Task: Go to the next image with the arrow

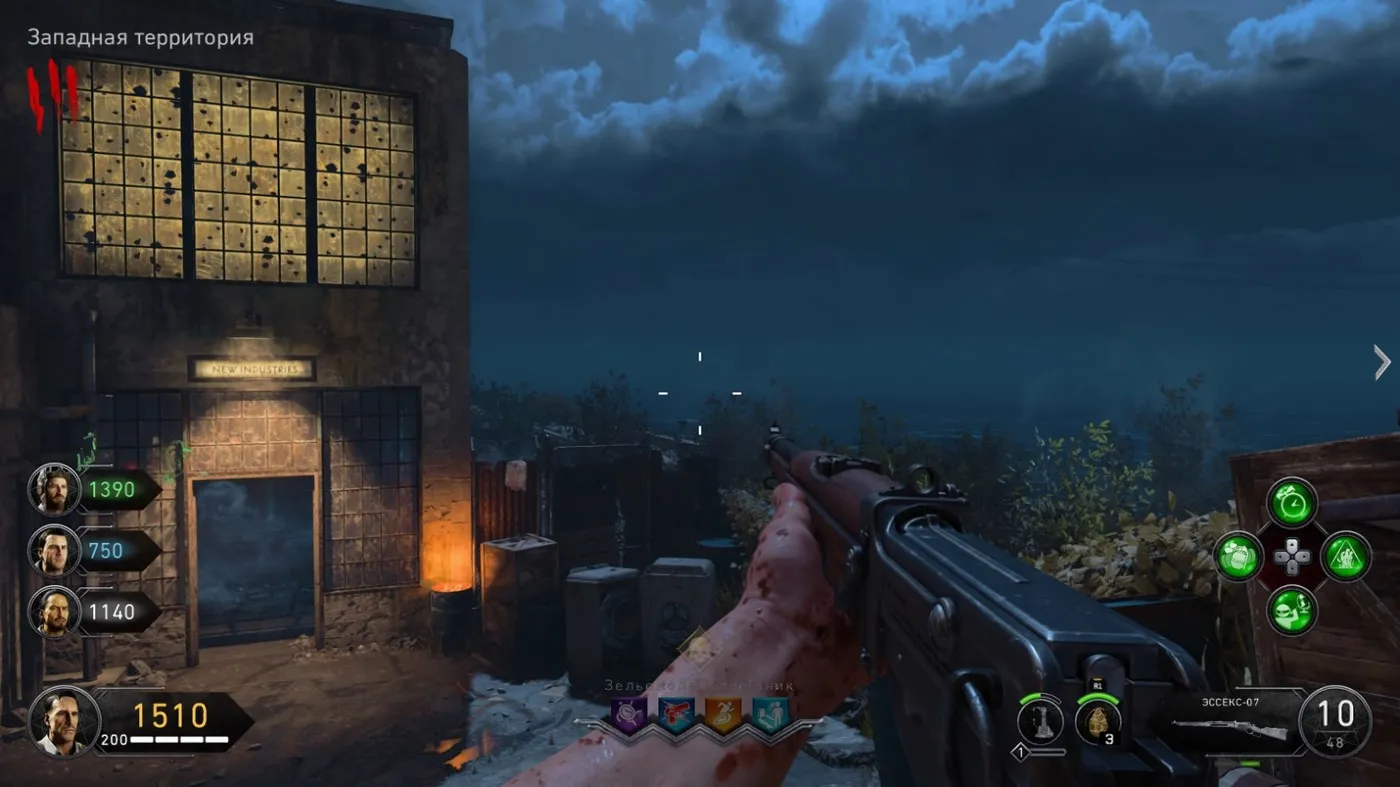Action: (x=1382, y=362)
